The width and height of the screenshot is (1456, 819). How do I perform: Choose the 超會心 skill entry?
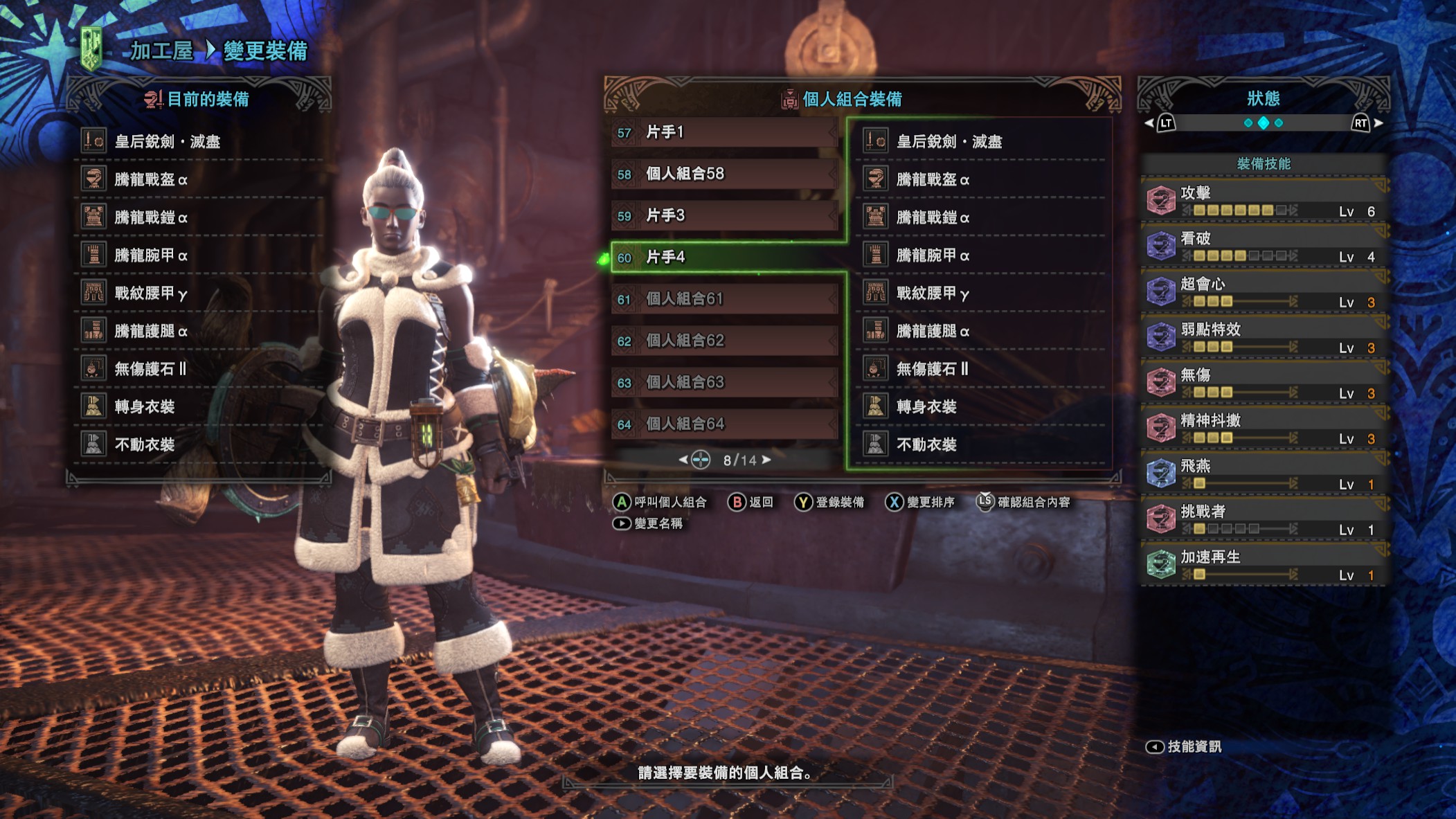(x=1263, y=292)
